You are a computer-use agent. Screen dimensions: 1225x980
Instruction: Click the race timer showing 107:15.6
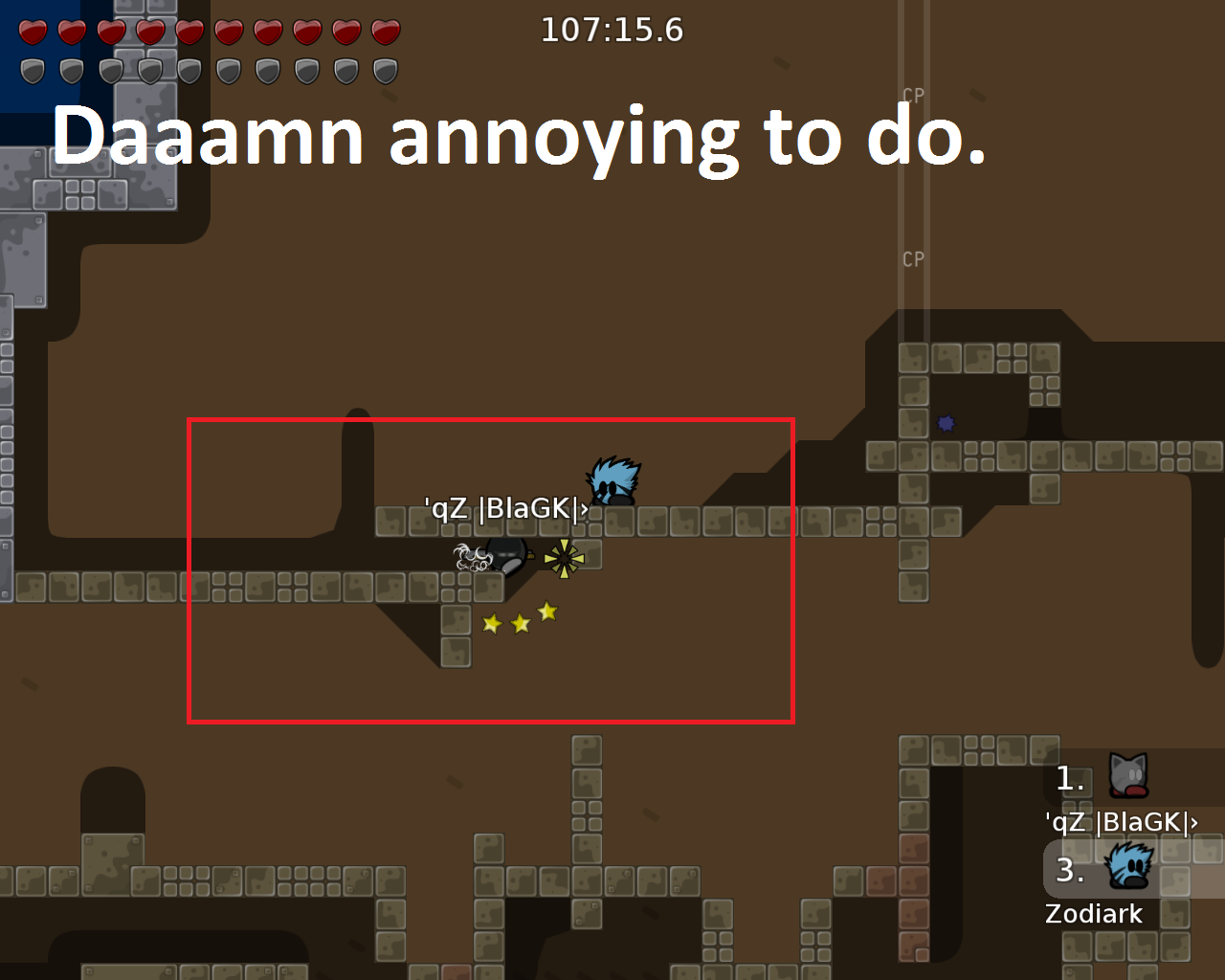612,30
